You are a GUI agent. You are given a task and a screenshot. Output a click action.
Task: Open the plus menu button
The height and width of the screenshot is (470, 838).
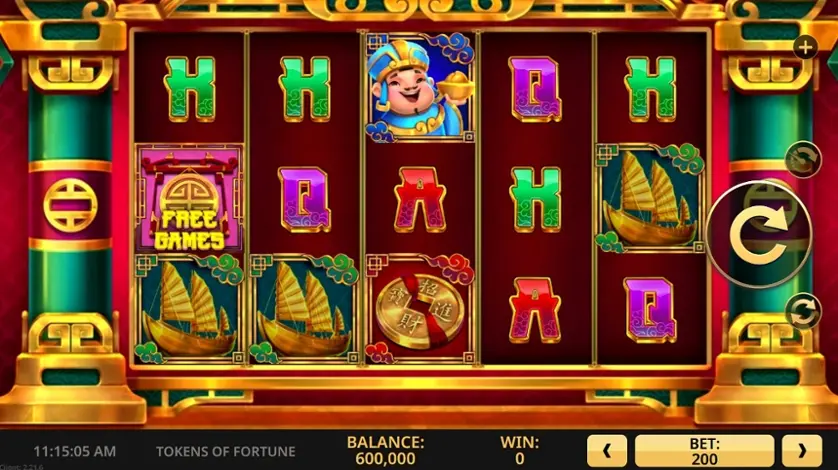(804, 46)
